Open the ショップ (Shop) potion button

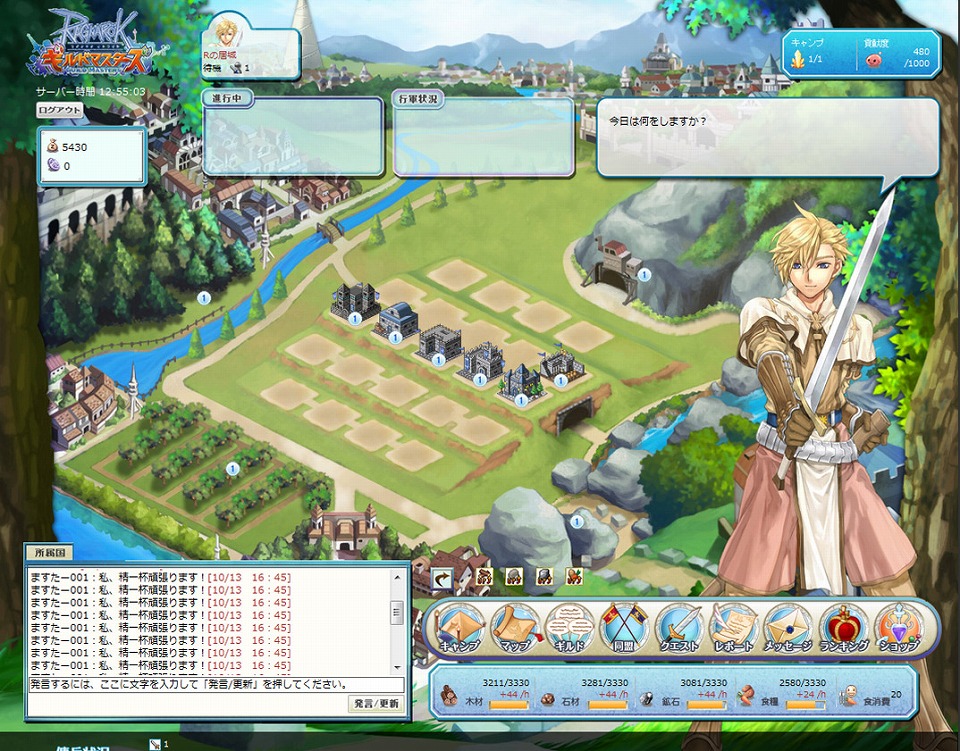898,629
